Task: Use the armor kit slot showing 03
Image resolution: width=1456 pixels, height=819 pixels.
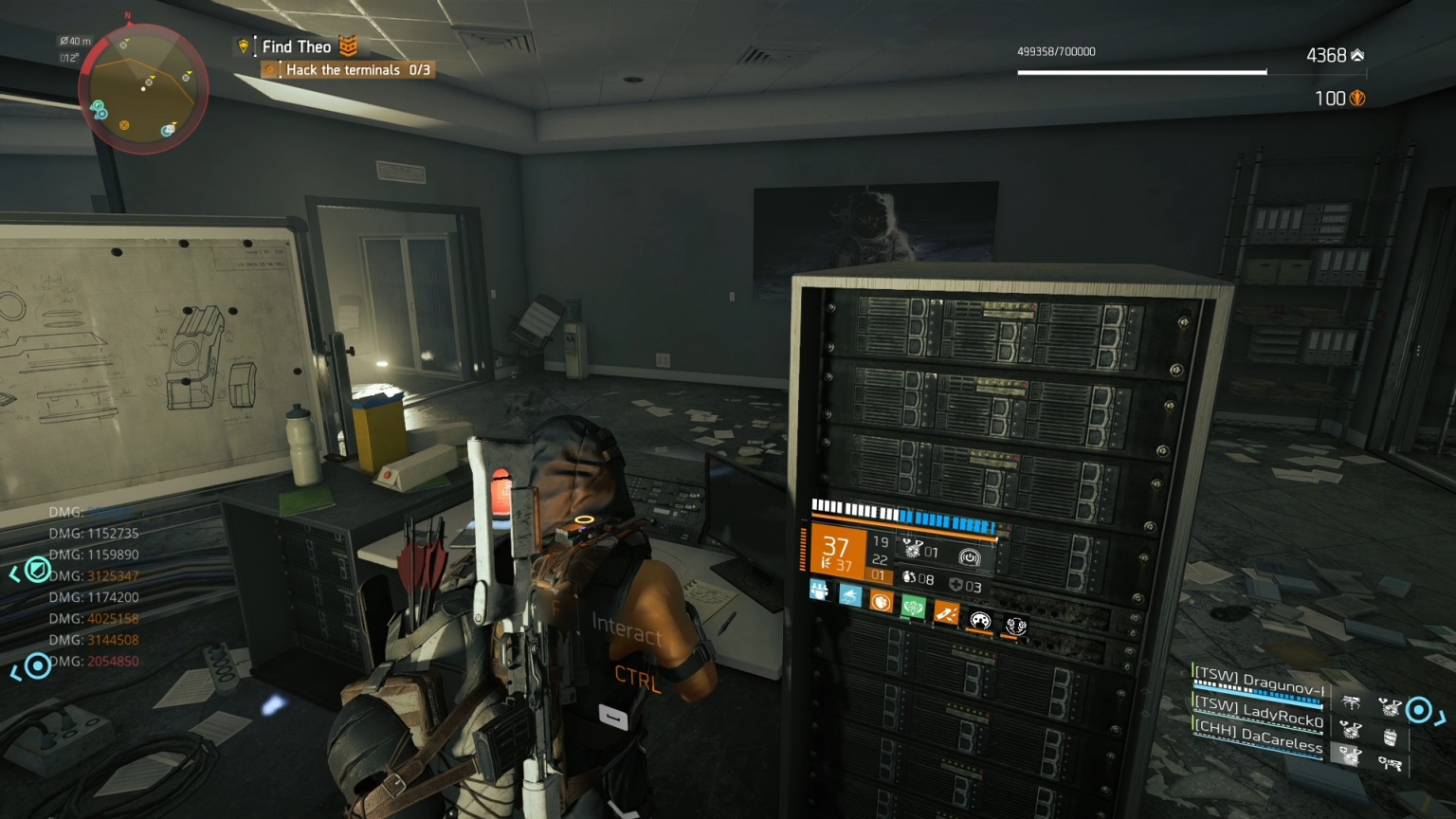Action: 965,586
